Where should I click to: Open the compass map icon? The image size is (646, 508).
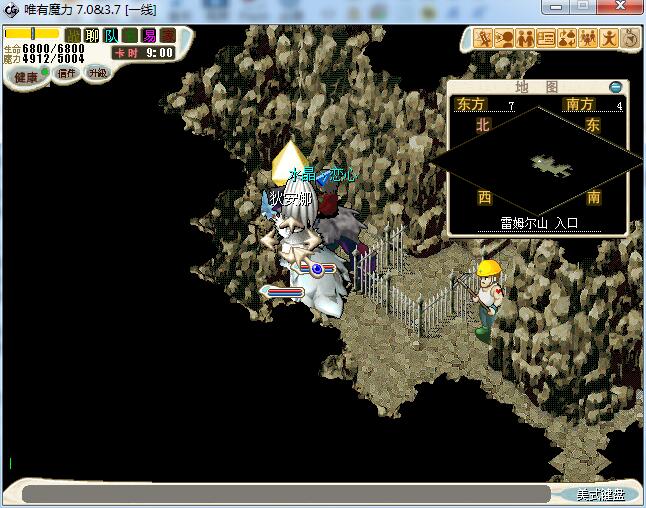pos(632,38)
